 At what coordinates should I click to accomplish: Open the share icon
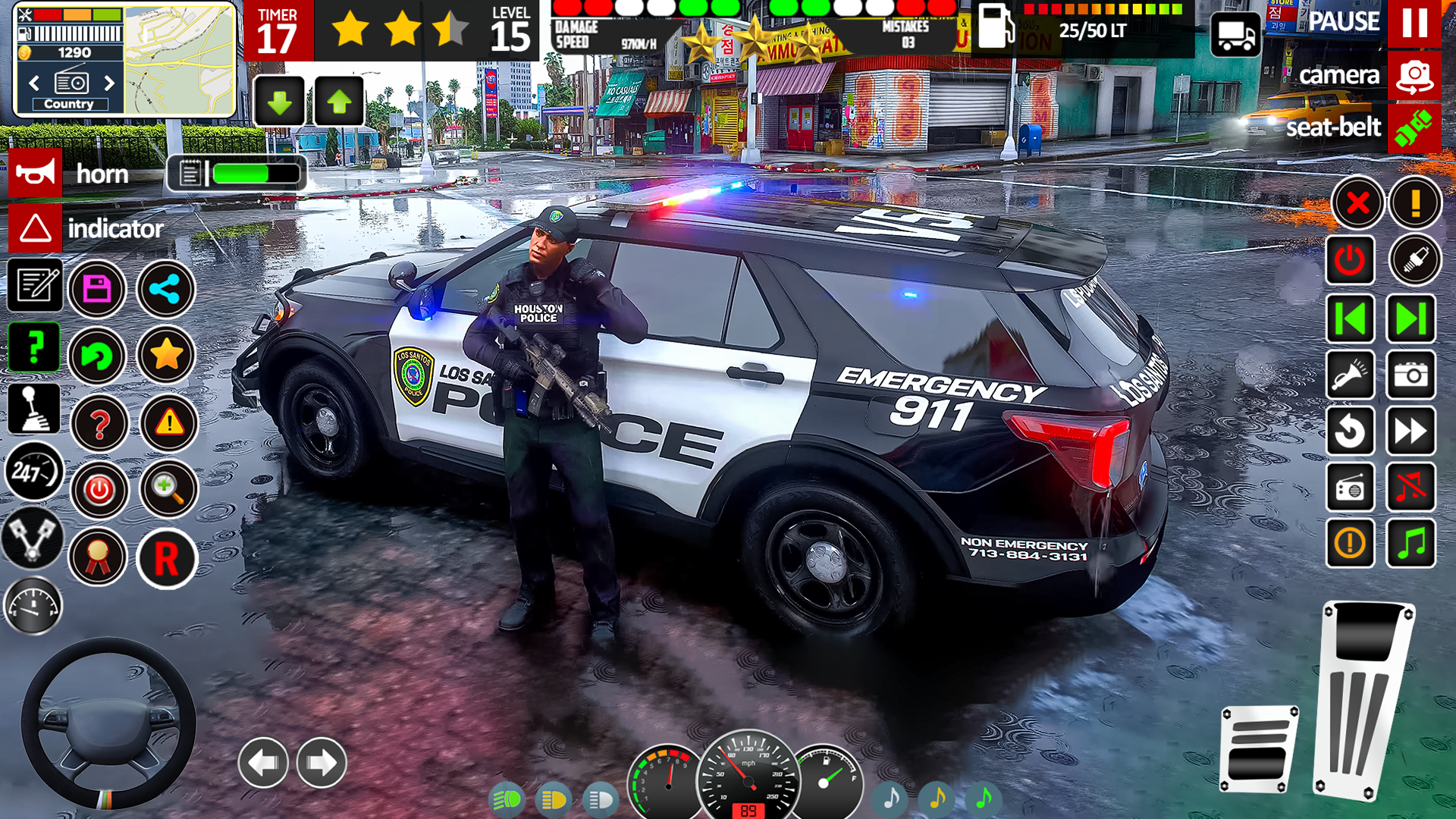tap(166, 289)
